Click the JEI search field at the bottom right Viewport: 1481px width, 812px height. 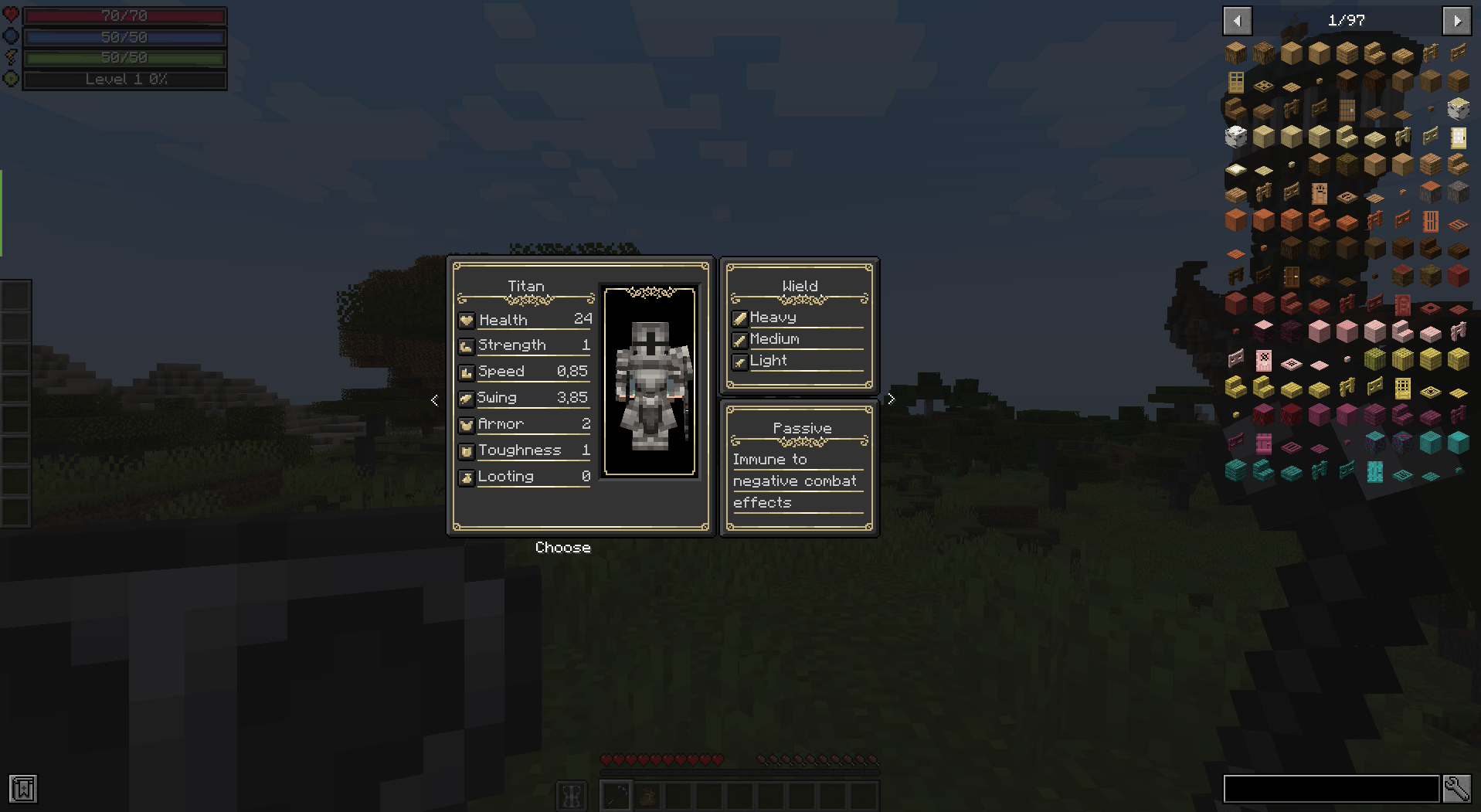point(1330,790)
